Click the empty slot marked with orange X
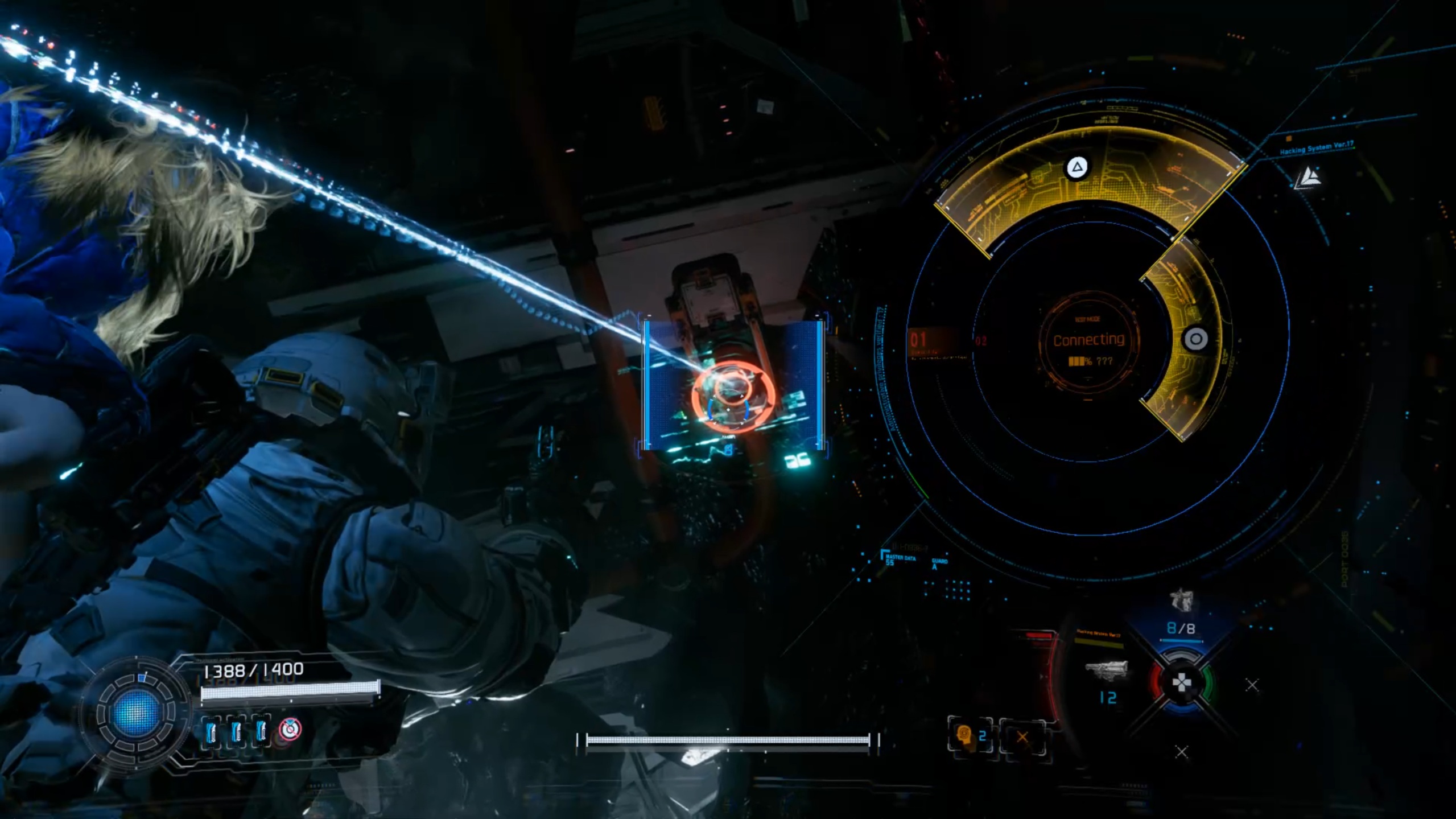Image resolution: width=1456 pixels, height=819 pixels. pyautogui.click(x=1022, y=737)
